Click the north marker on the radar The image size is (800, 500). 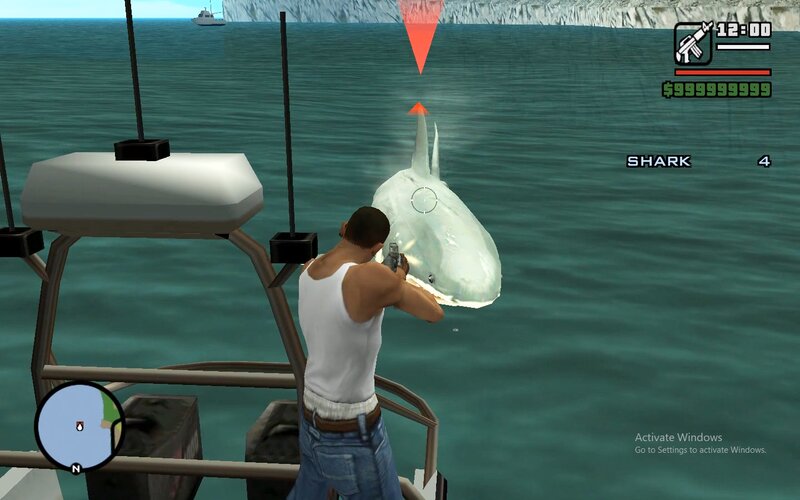click(x=76, y=468)
